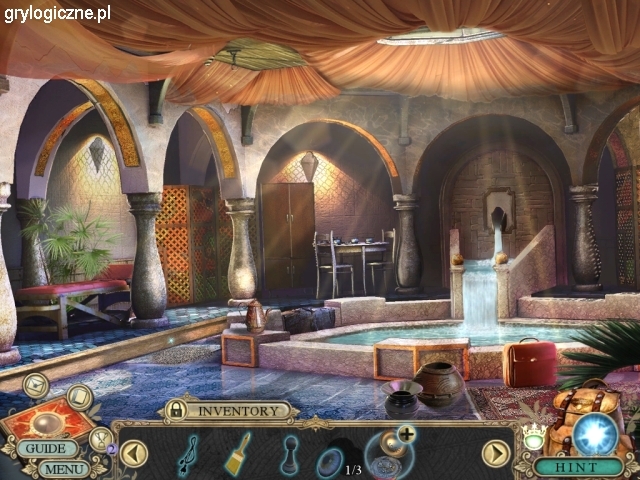Show next inventory items with right arrow
Screen dimensions: 640x480
(x=496, y=453)
